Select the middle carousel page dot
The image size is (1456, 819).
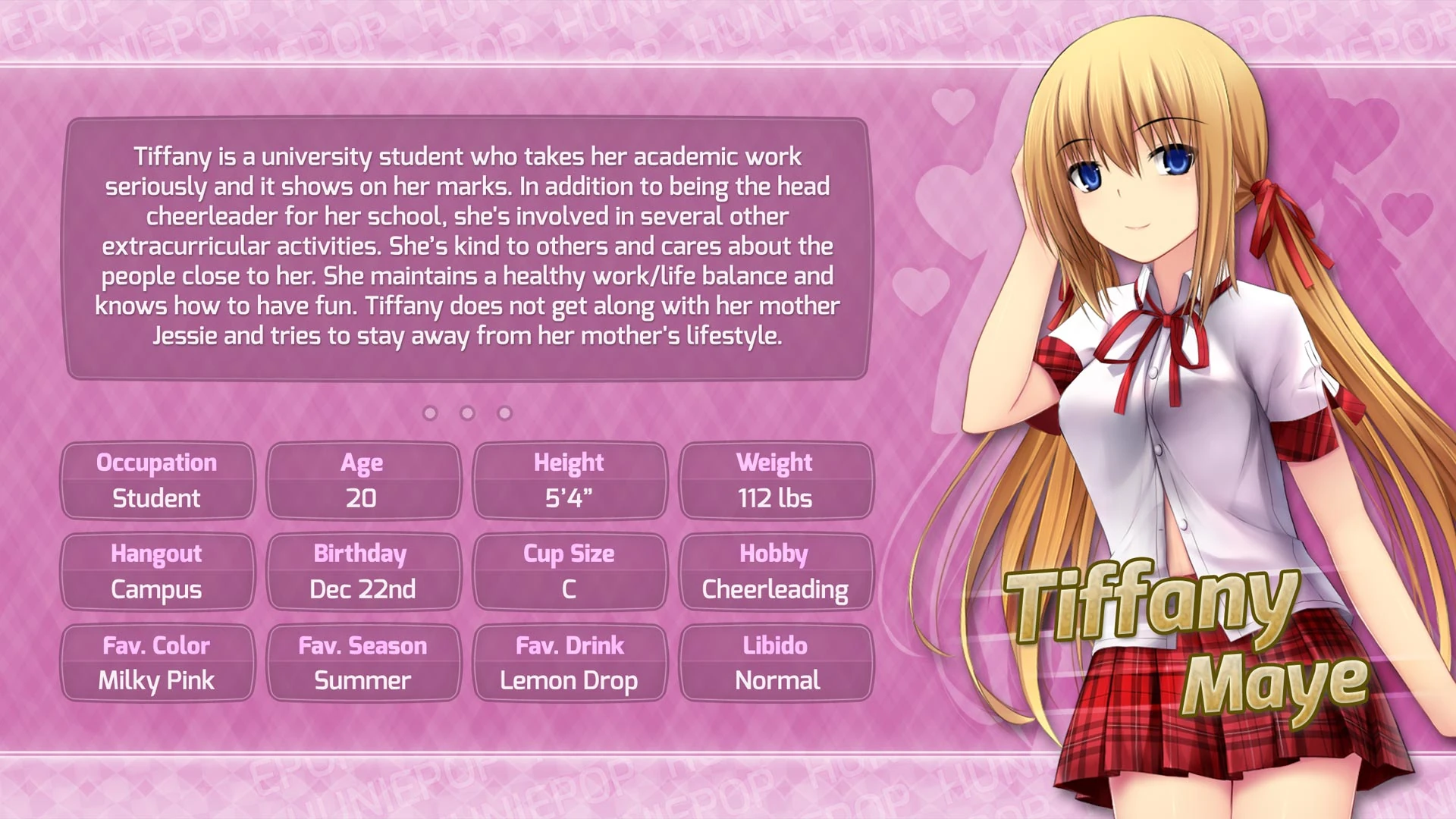467,413
